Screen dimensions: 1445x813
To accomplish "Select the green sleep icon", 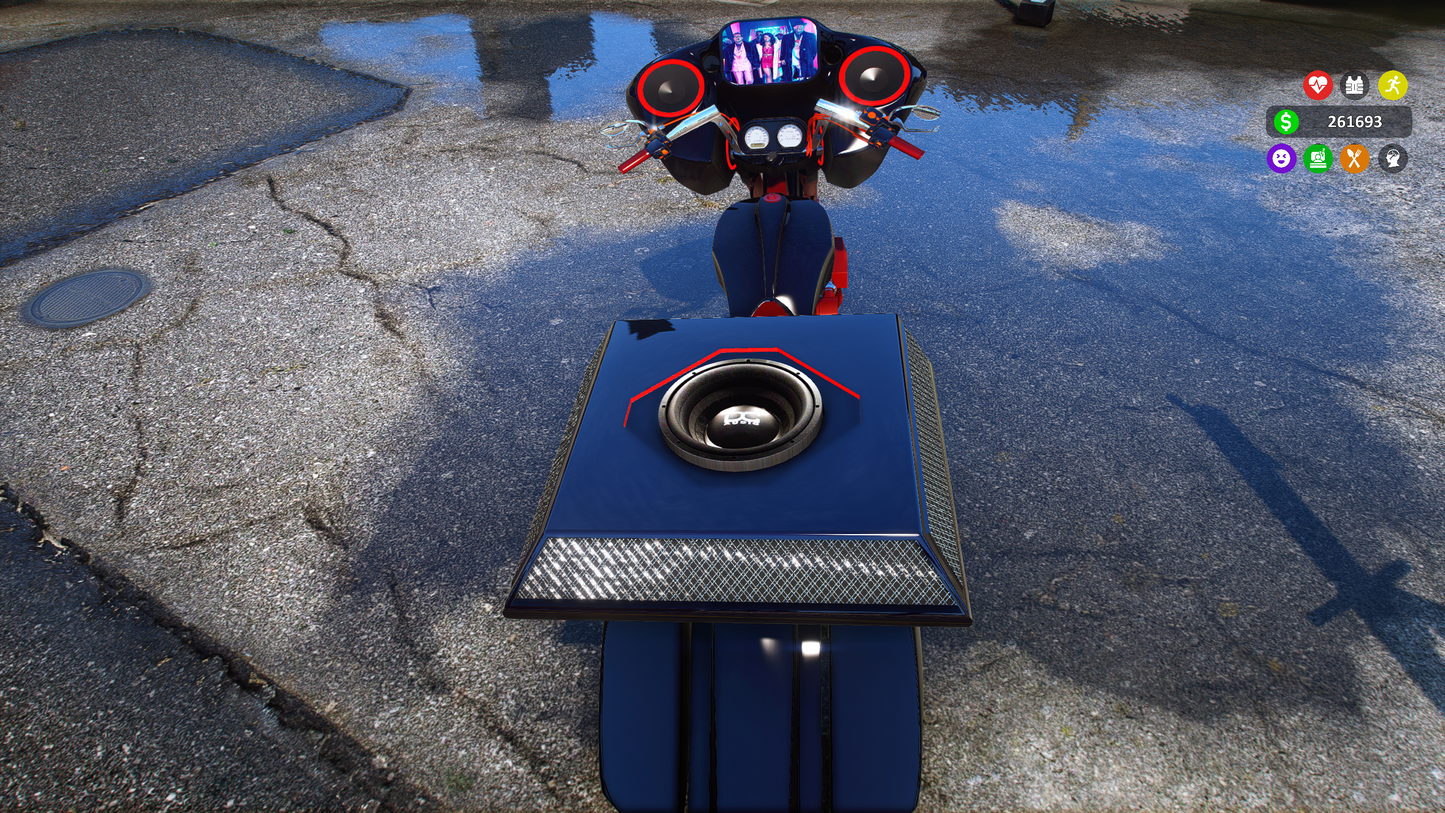I will 1318,158.
